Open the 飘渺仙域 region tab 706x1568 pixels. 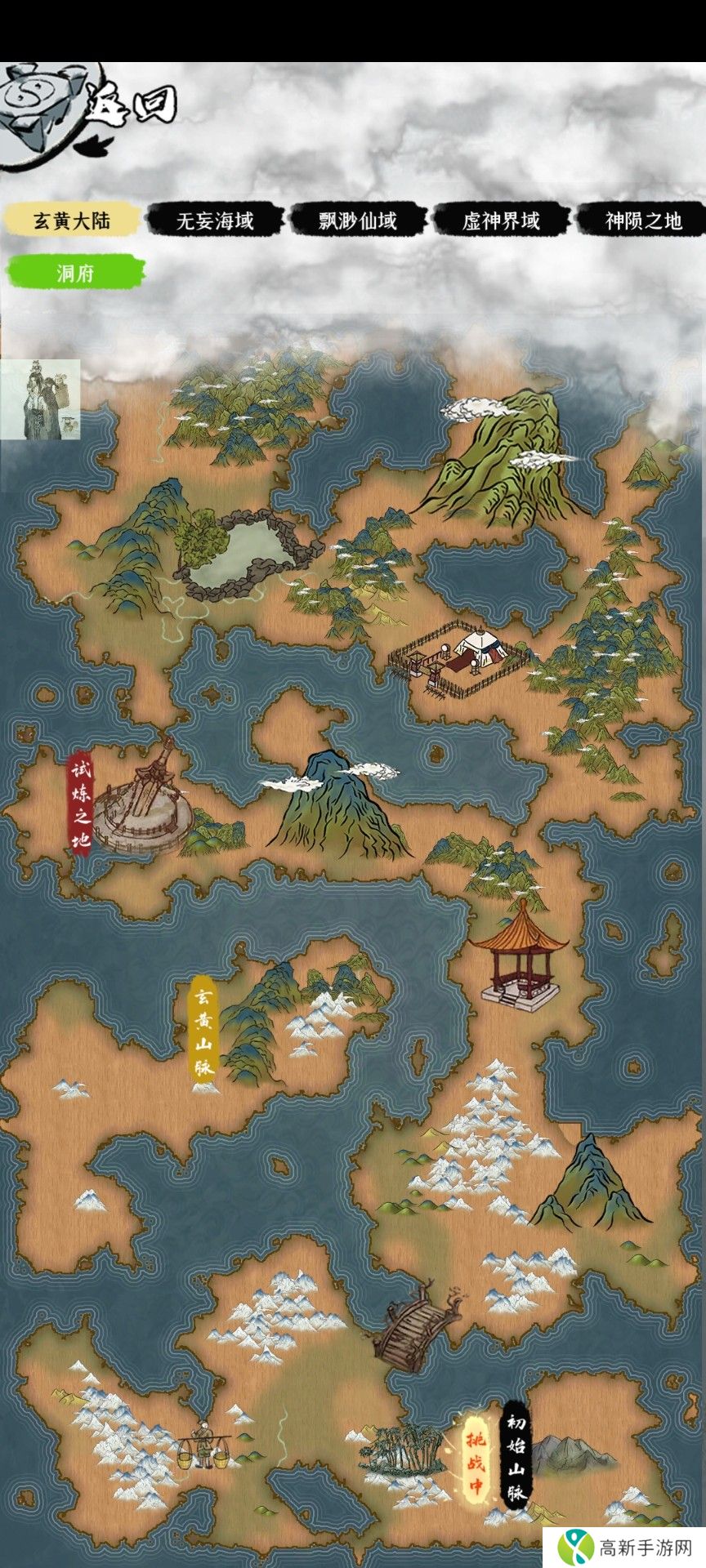(x=358, y=220)
